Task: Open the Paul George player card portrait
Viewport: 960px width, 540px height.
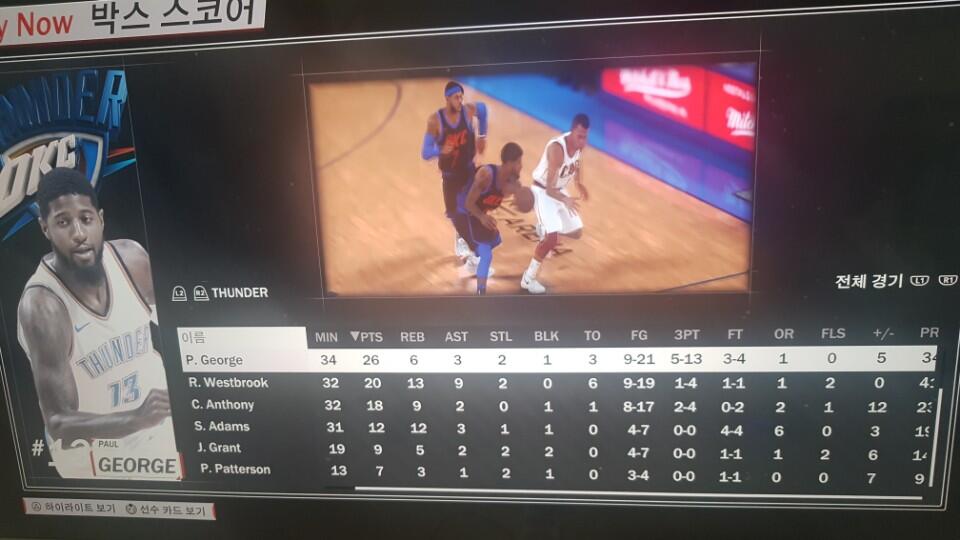Action: coord(95,340)
